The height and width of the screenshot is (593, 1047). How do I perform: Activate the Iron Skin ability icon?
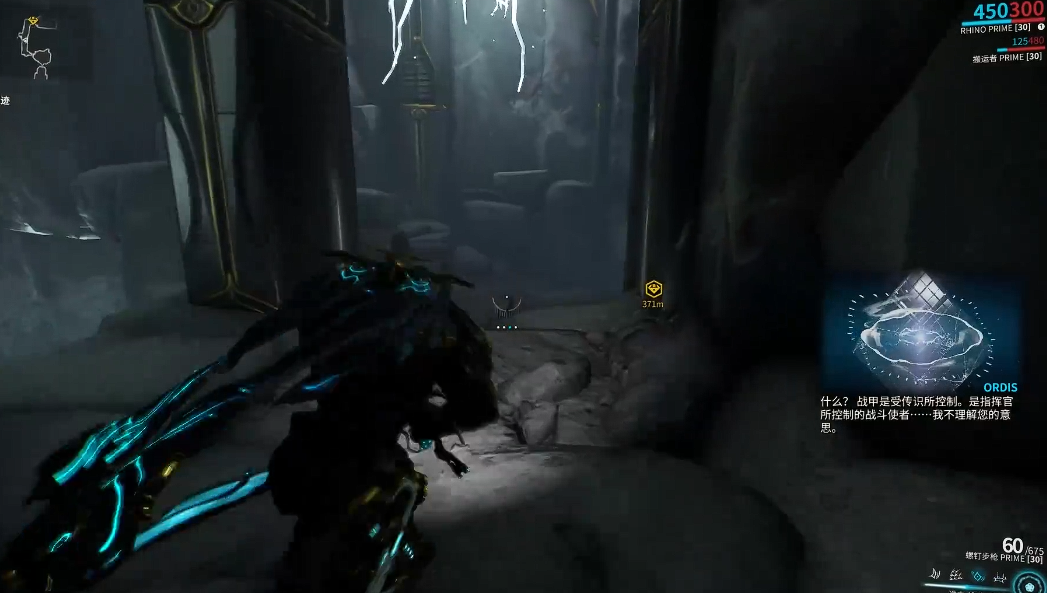[x=956, y=575]
